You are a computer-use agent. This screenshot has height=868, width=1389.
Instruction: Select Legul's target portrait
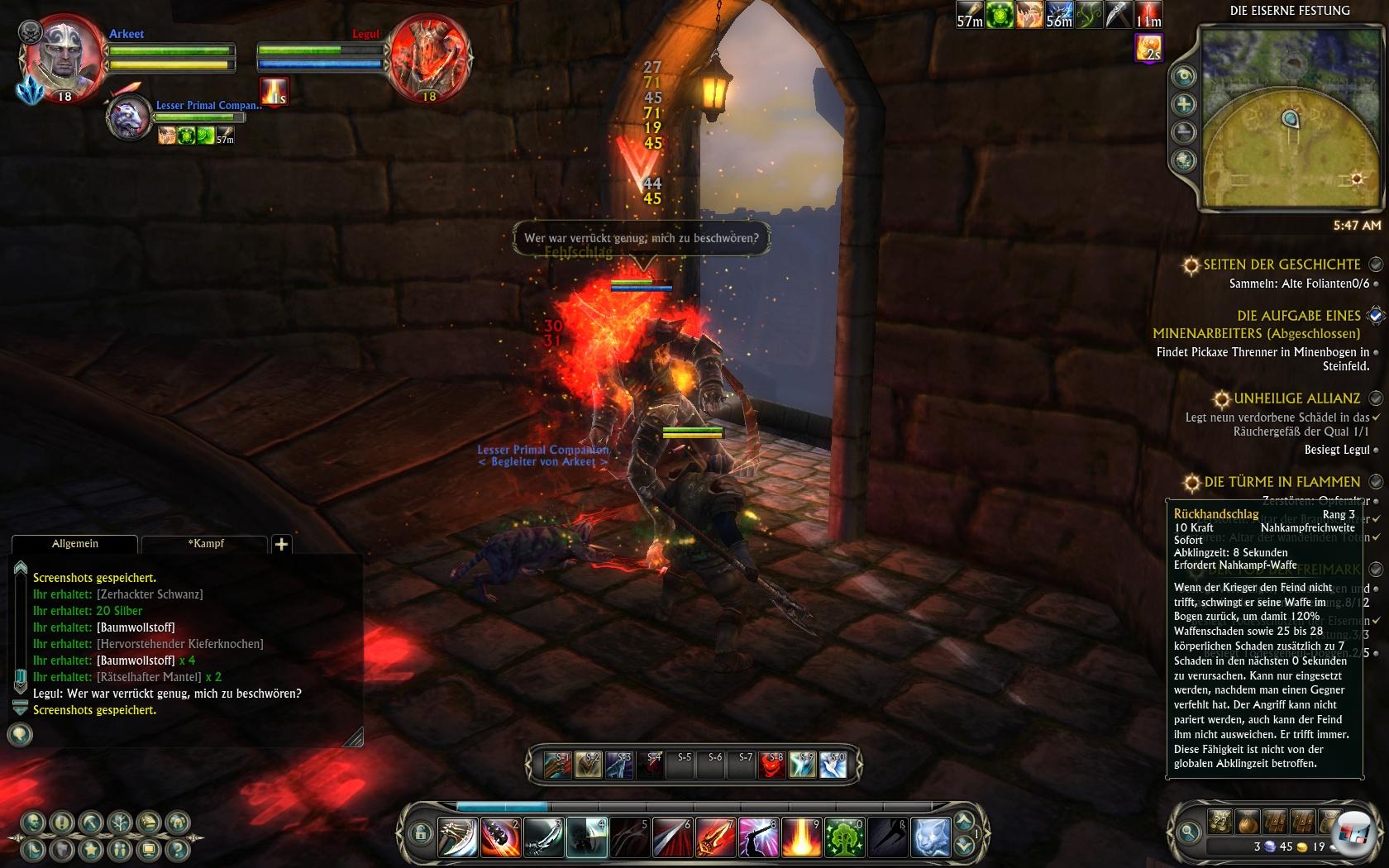[429, 58]
